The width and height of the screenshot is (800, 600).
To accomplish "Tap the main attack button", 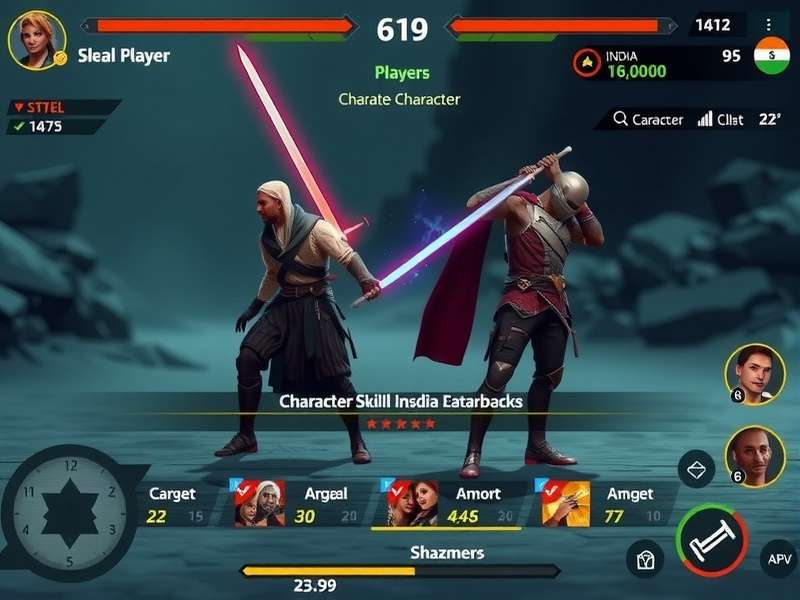I will [x=711, y=540].
